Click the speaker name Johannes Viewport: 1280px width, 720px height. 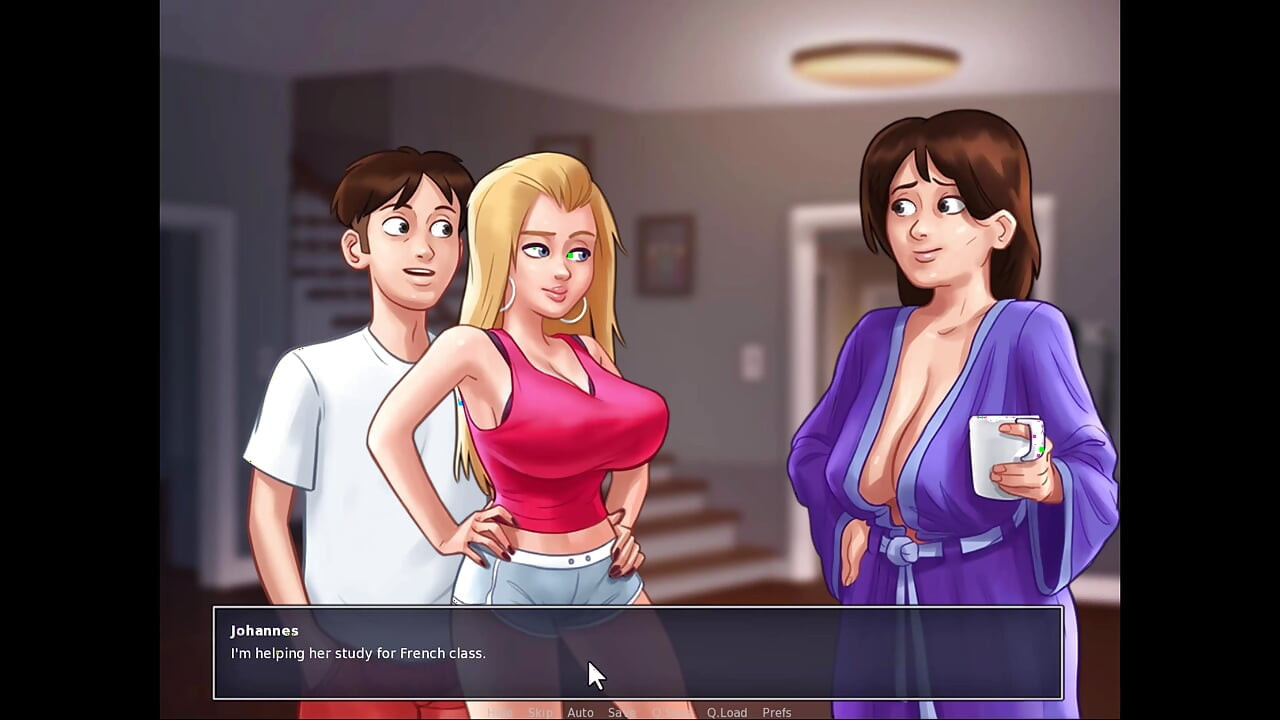click(263, 630)
